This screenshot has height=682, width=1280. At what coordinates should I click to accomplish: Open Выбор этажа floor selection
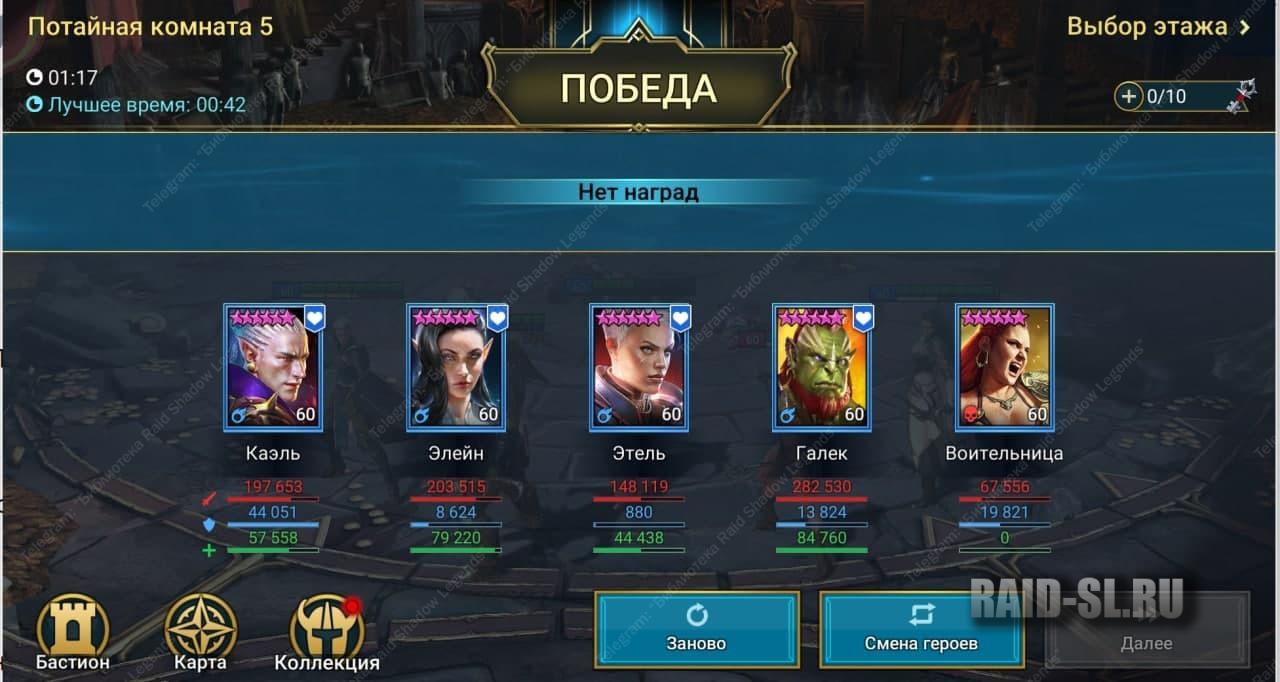1158,26
